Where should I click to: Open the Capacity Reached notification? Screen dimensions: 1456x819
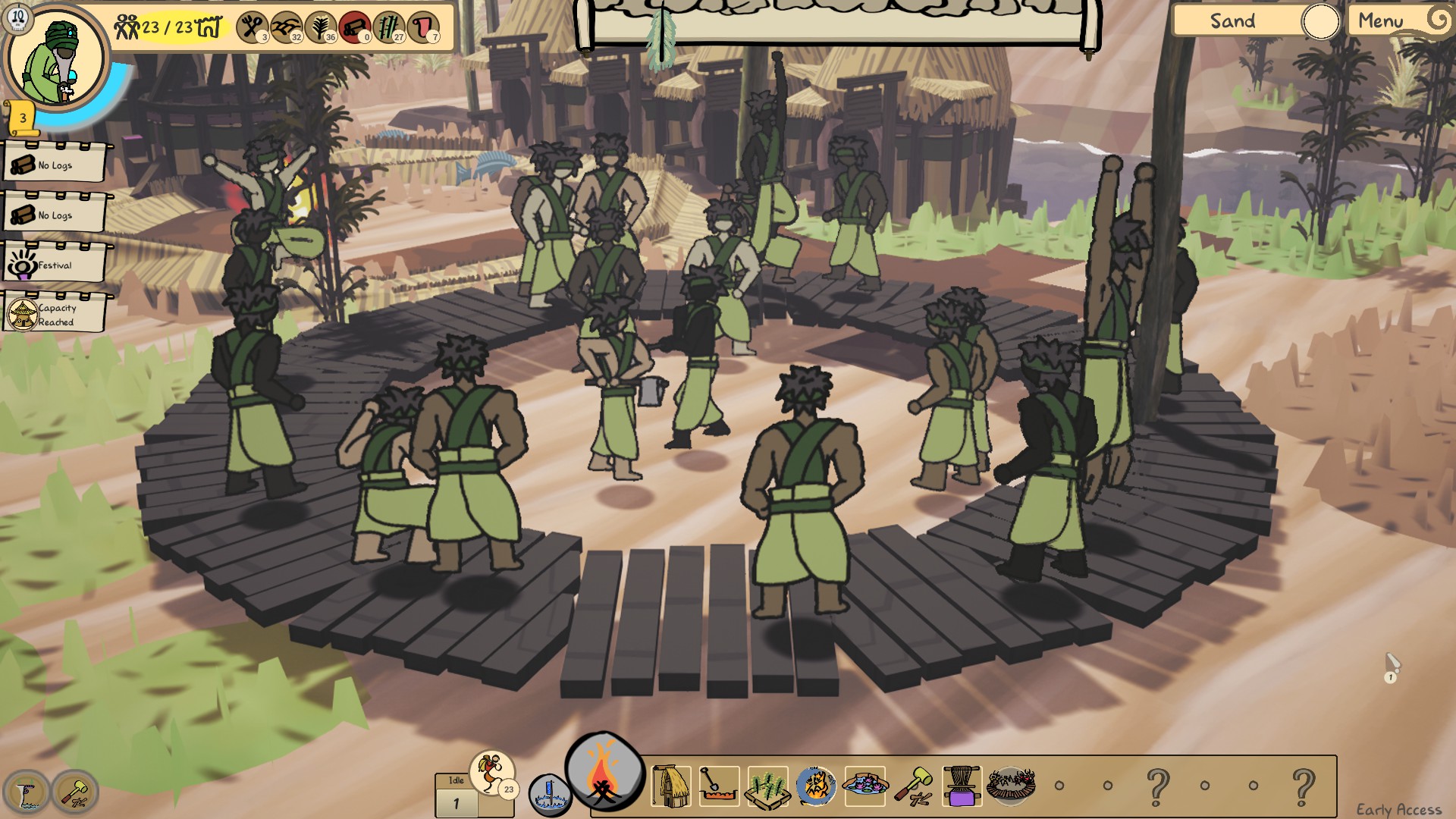click(x=55, y=314)
